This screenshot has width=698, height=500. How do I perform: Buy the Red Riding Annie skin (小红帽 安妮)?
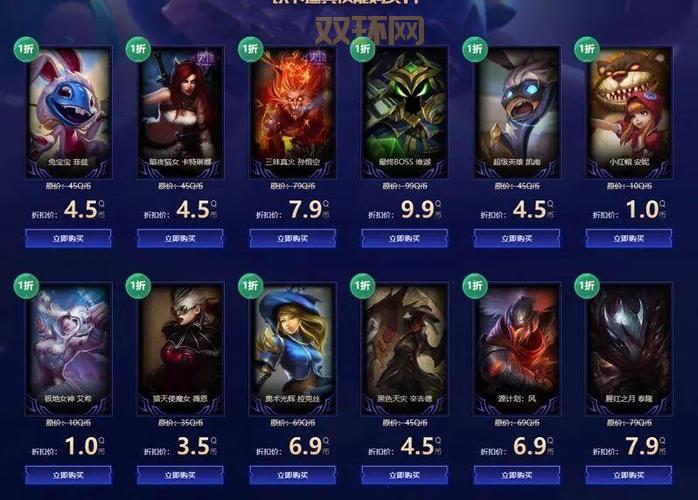click(x=628, y=238)
